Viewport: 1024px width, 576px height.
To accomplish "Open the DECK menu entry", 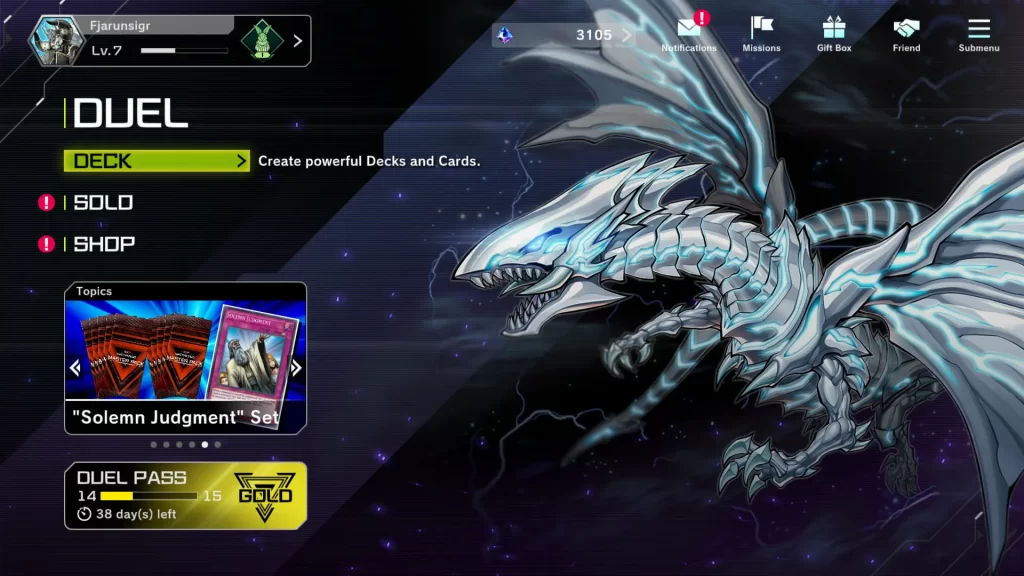I will [x=156, y=161].
